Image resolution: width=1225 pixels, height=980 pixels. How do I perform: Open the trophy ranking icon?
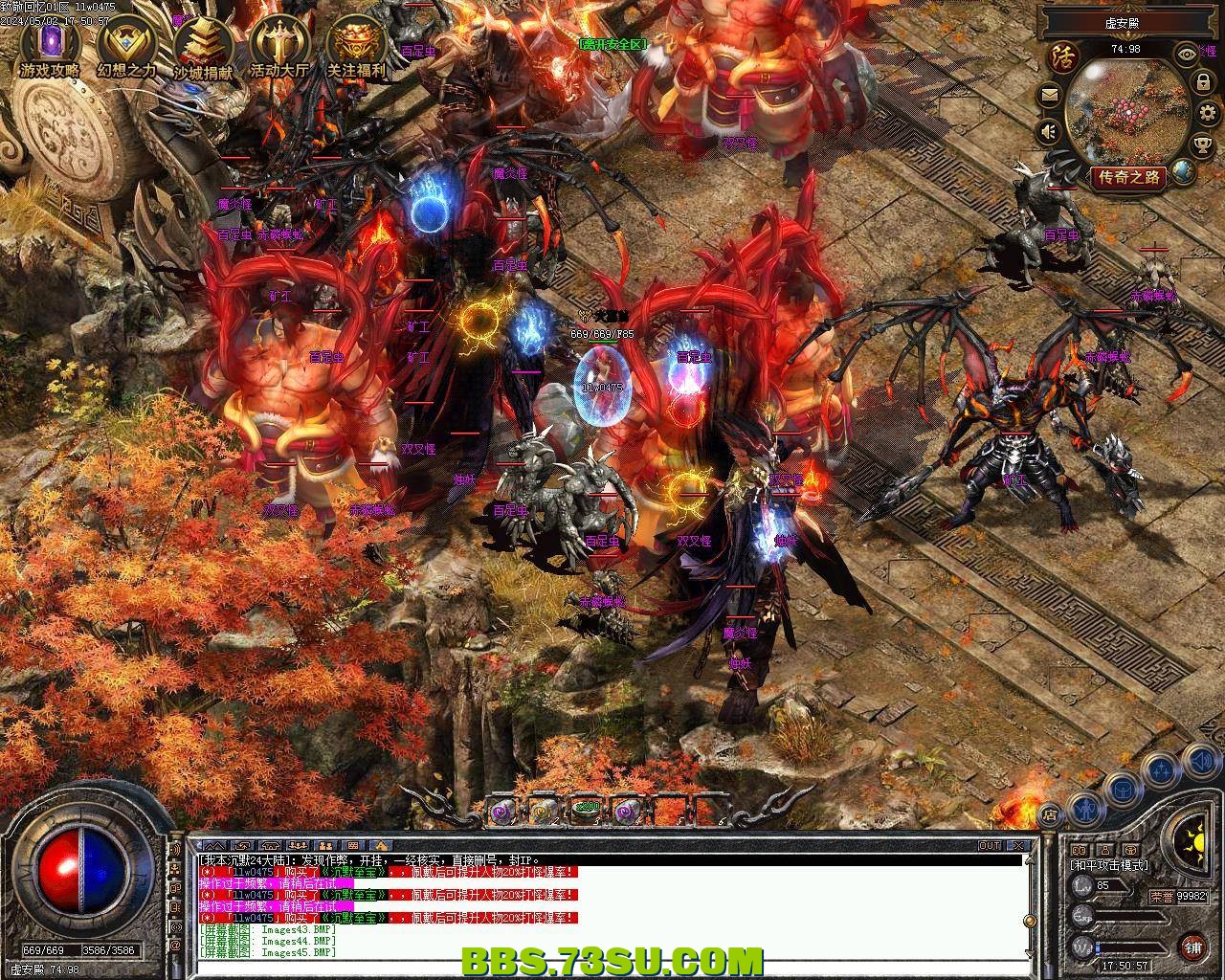point(1202,145)
